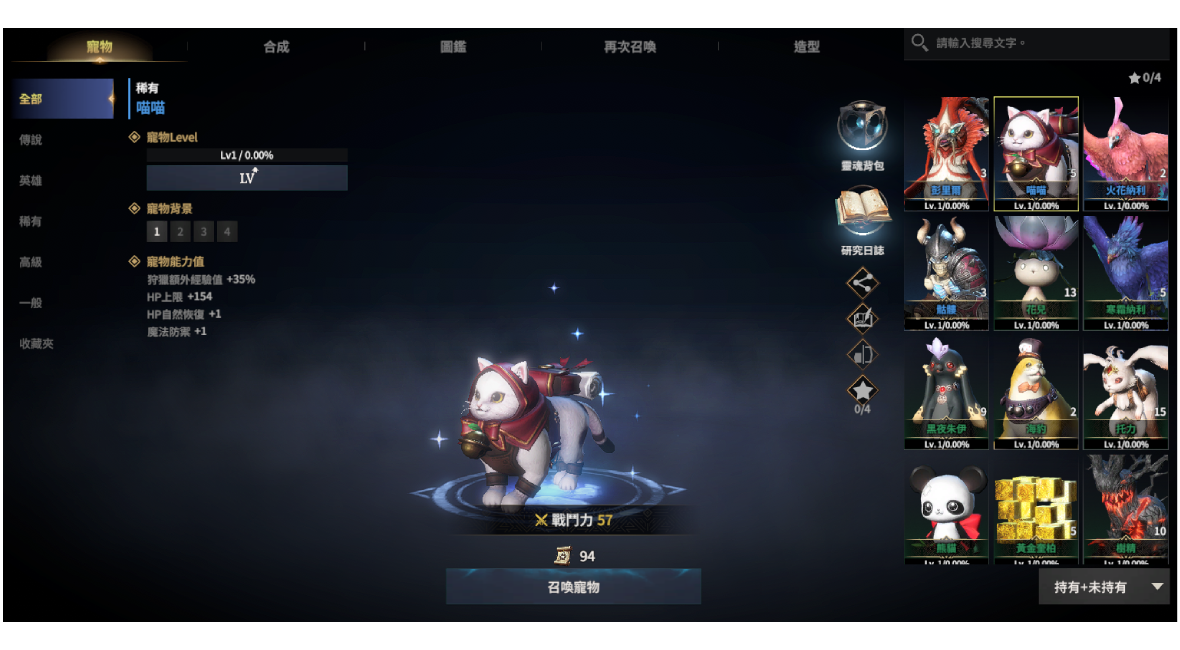Open the 持有+未持有 ownership dropdown
1180x650 pixels.
point(1103,587)
